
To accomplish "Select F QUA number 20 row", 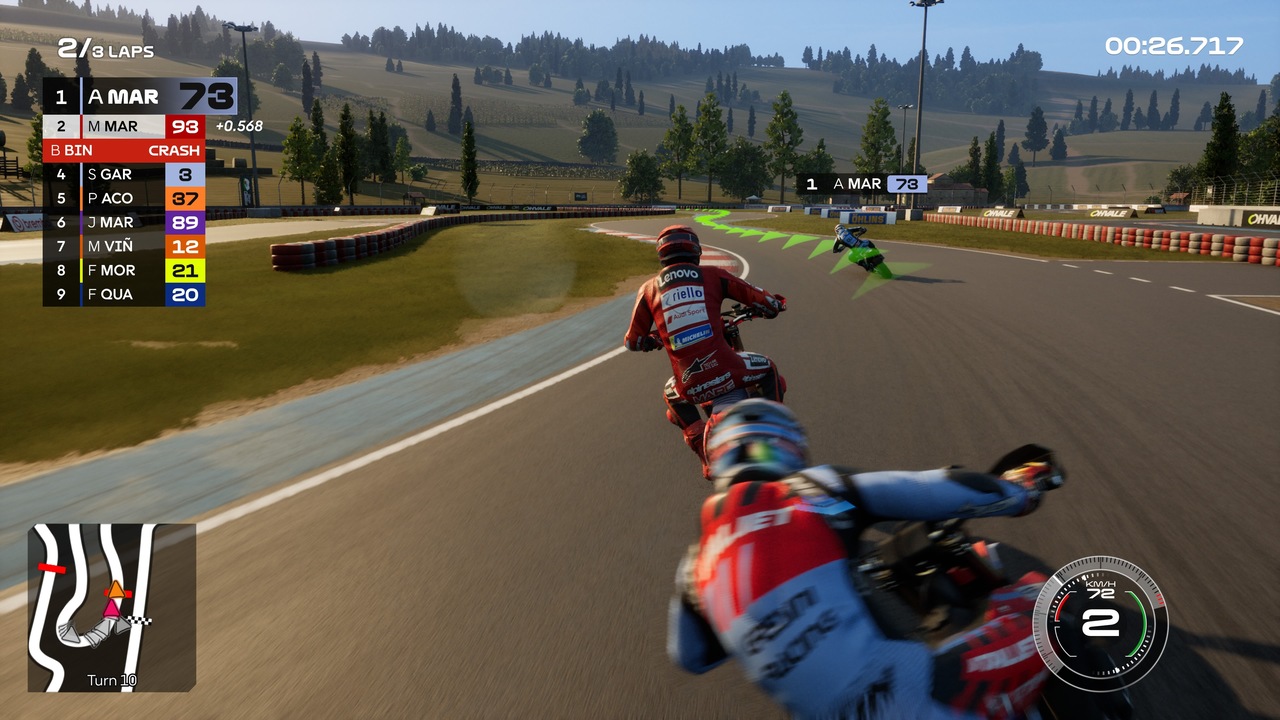I will (124, 294).
